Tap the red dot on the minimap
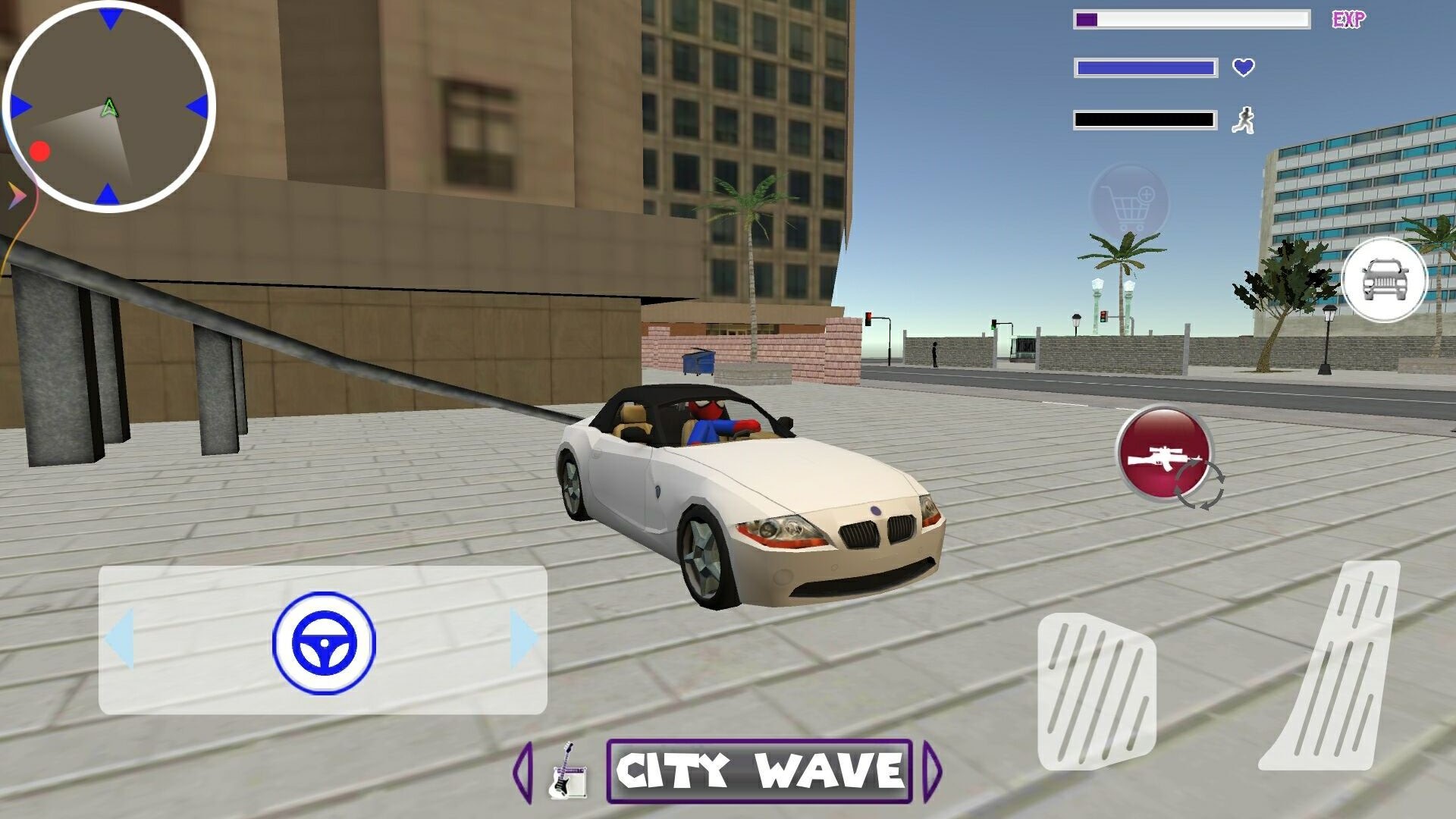1456x819 pixels. [x=41, y=152]
